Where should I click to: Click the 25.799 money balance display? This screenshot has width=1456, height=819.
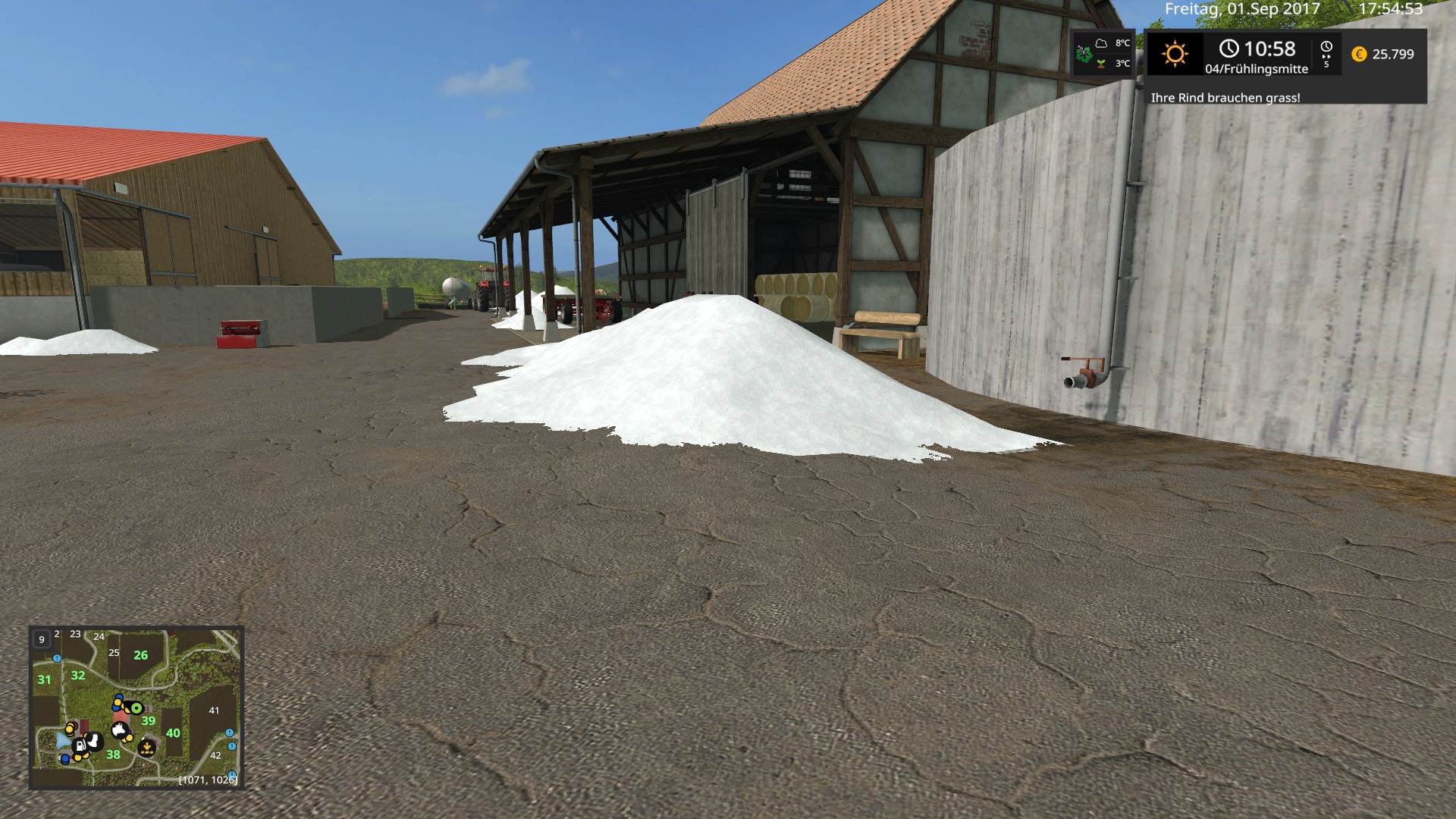(x=1394, y=54)
